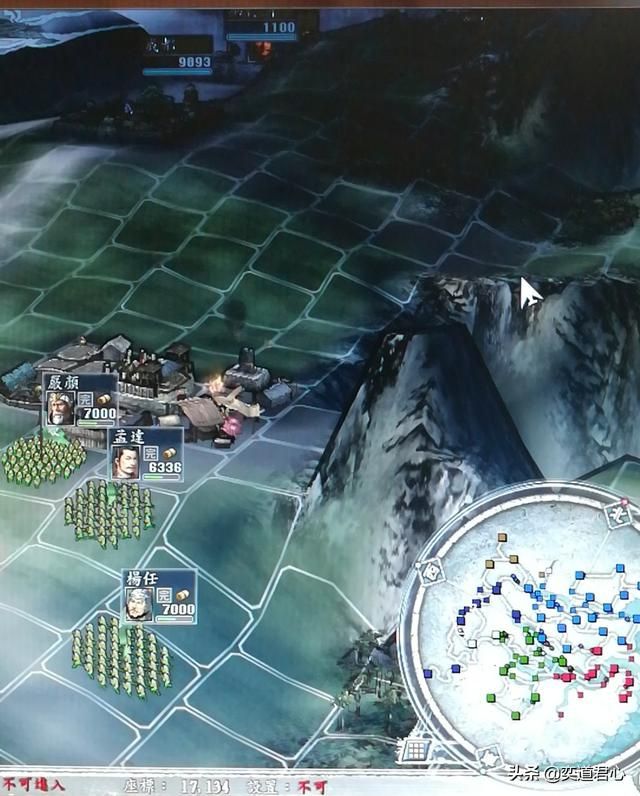Screen dimensions: 640x796
Task: Click the grid toggle icon beside minimap
Action: pos(415,749)
